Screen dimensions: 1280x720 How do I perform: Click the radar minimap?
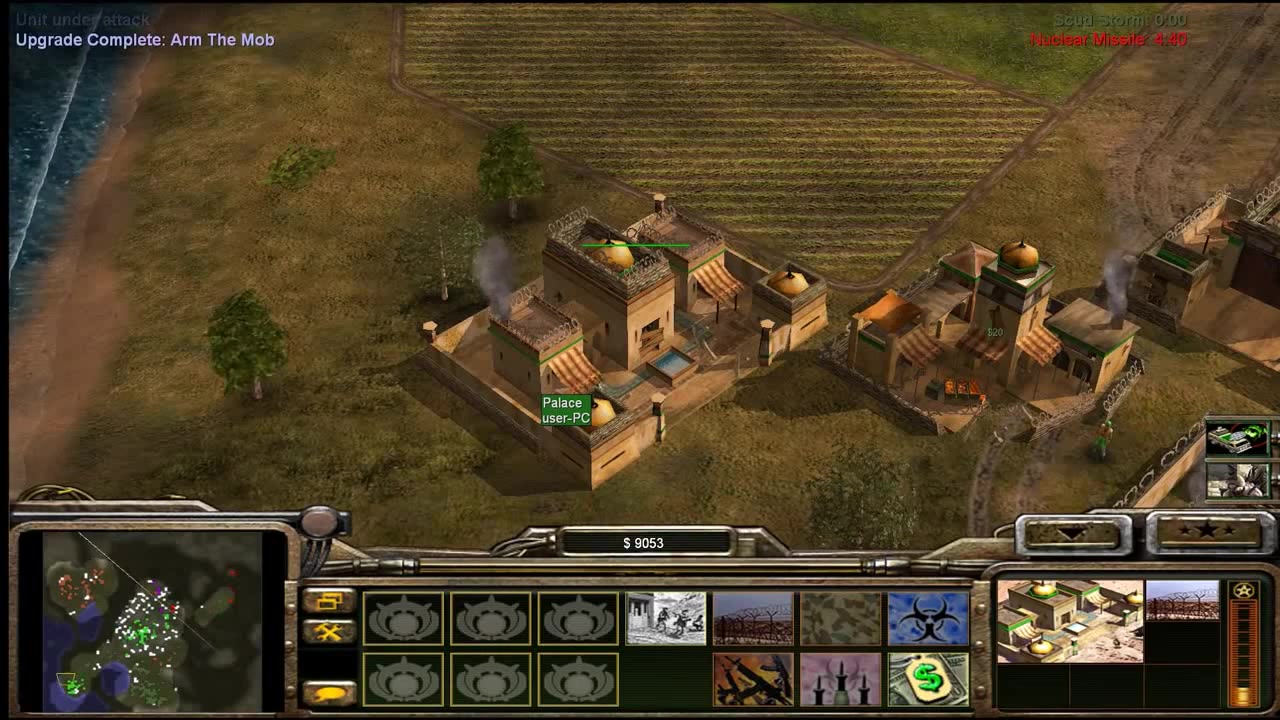coord(152,620)
